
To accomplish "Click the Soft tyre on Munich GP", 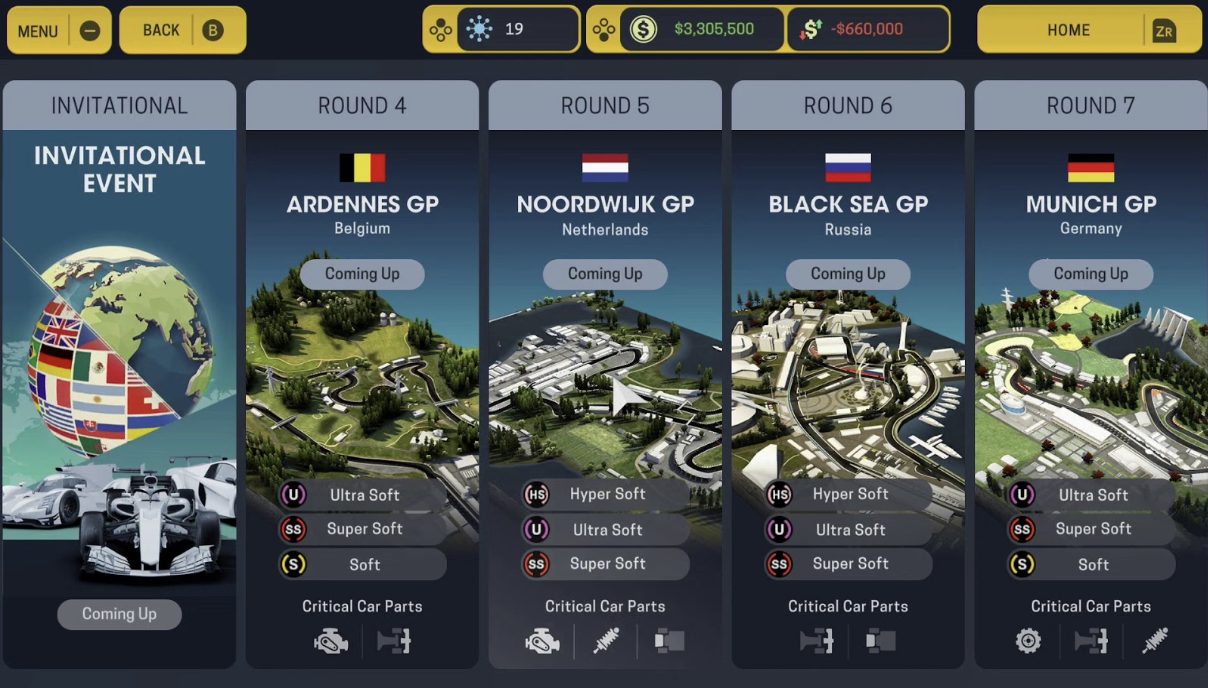I will point(1091,565).
